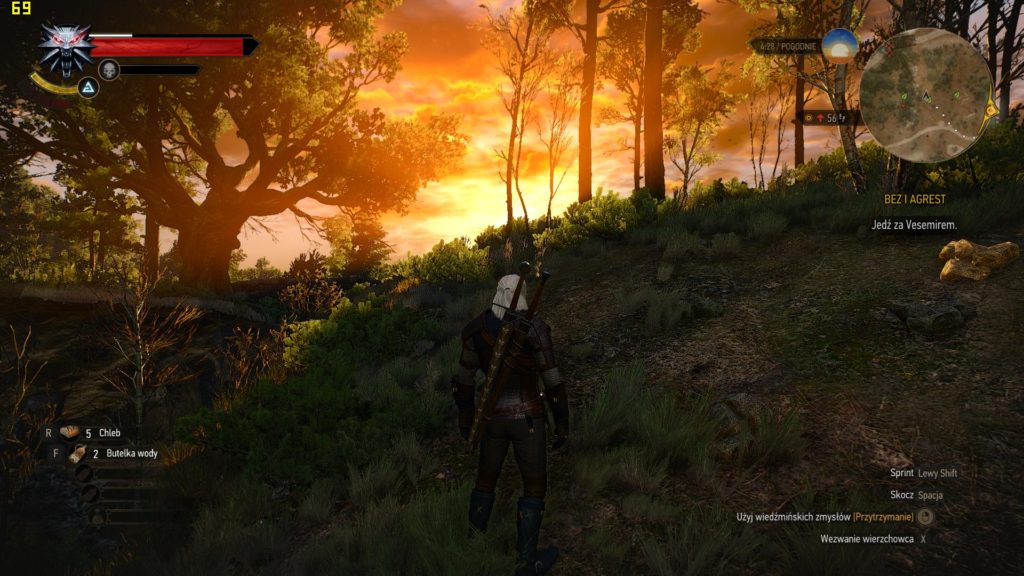Click the skull toxicity icon
Viewport: 1024px width, 576px height.
pyautogui.click(x=109, y=69)
